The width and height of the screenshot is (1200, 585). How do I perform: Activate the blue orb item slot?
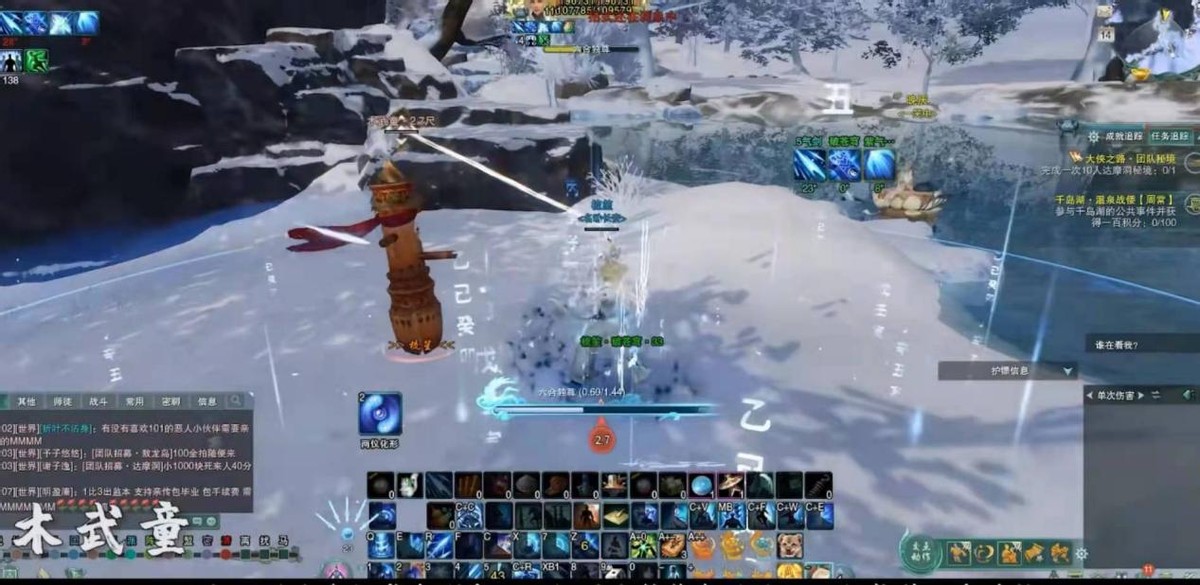[703, 486]
